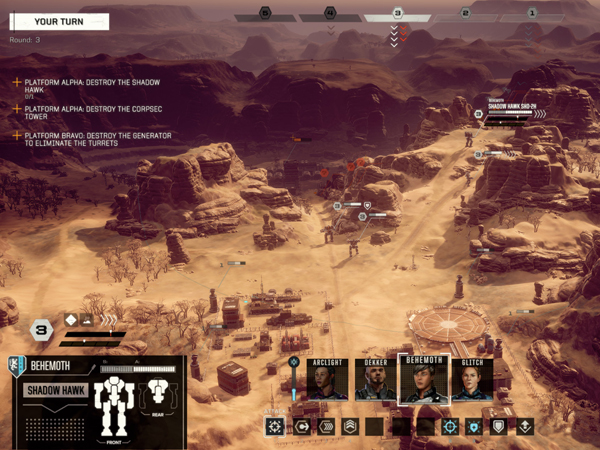This screenshot has height=450, width=600.
Task: Click the white shield Brace action
Action: pyautogui.click(x=499, y=426)
